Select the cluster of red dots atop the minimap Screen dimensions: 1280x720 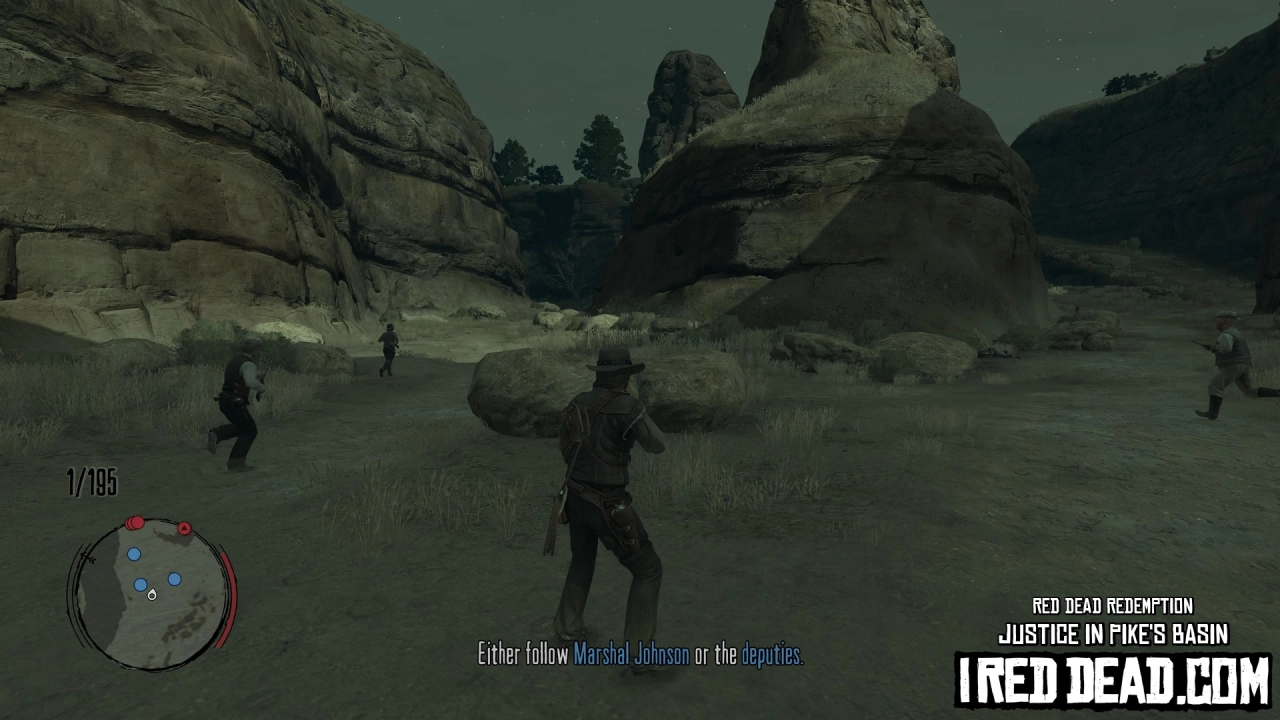133,522
